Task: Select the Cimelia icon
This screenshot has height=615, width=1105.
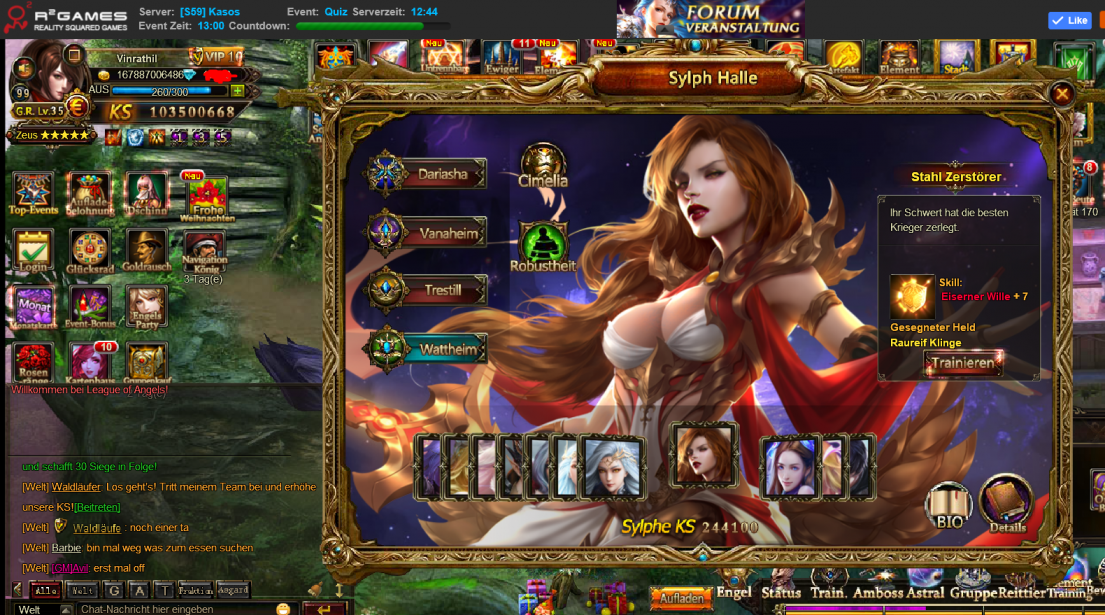Action: tap(543, 163)
